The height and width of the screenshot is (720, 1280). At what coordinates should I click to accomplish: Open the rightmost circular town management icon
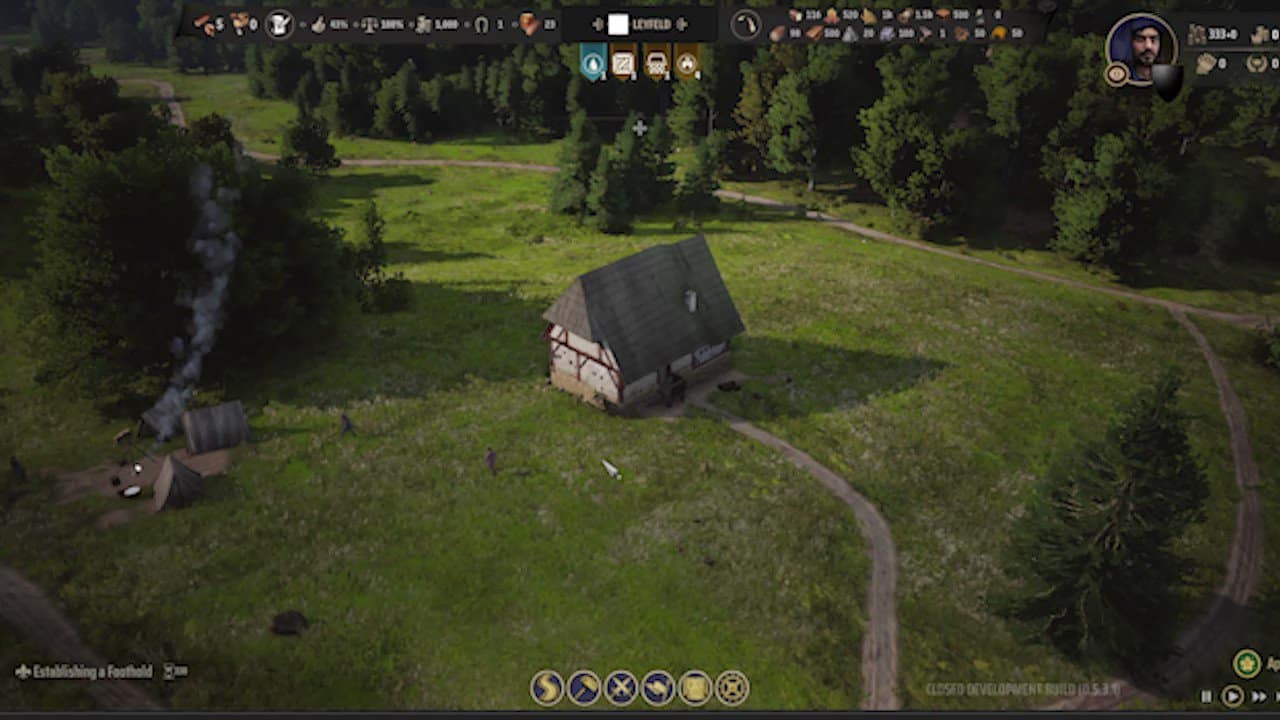(731, 685)
